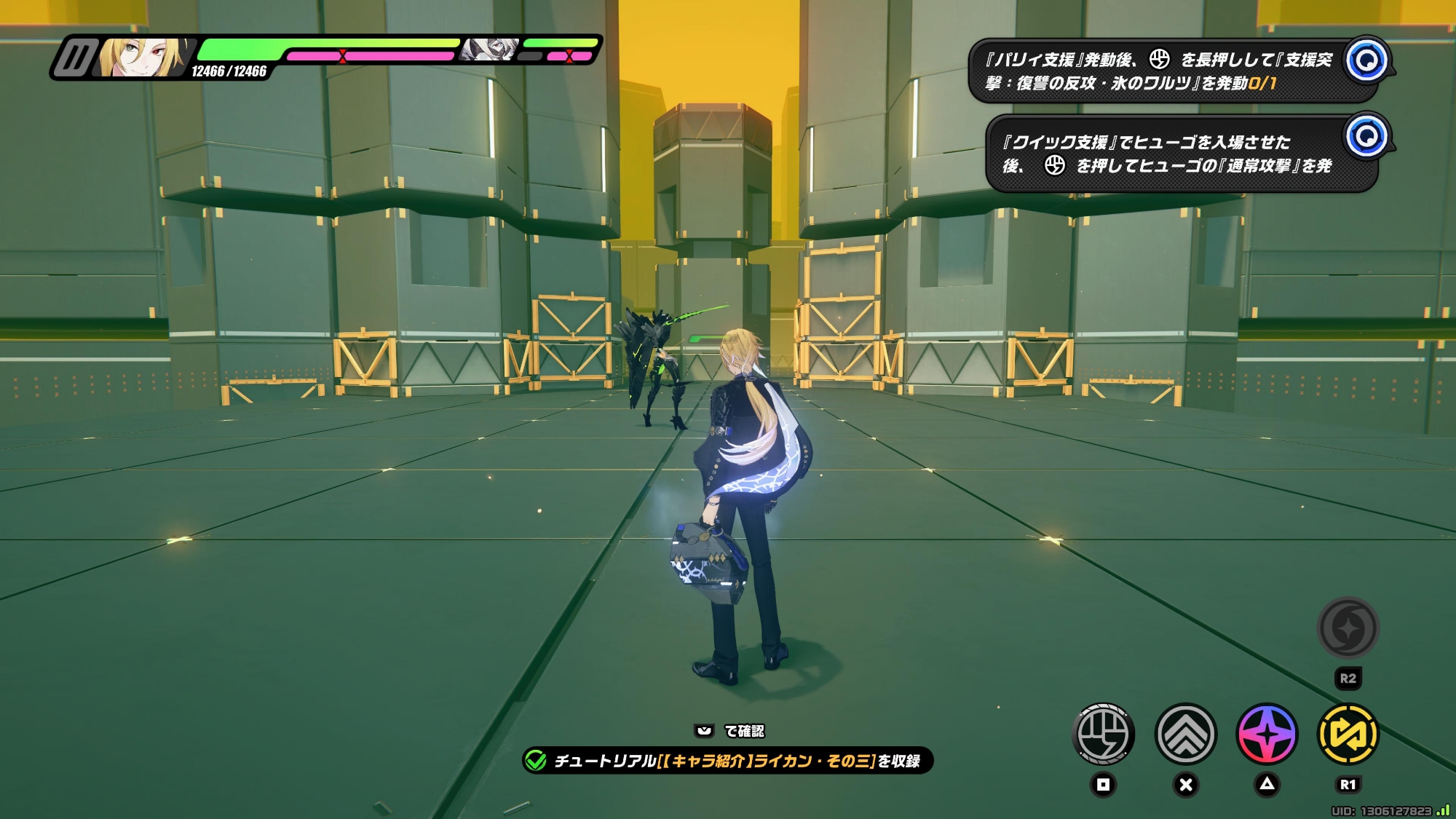Open the tutorial recorded notification banner

728,761
